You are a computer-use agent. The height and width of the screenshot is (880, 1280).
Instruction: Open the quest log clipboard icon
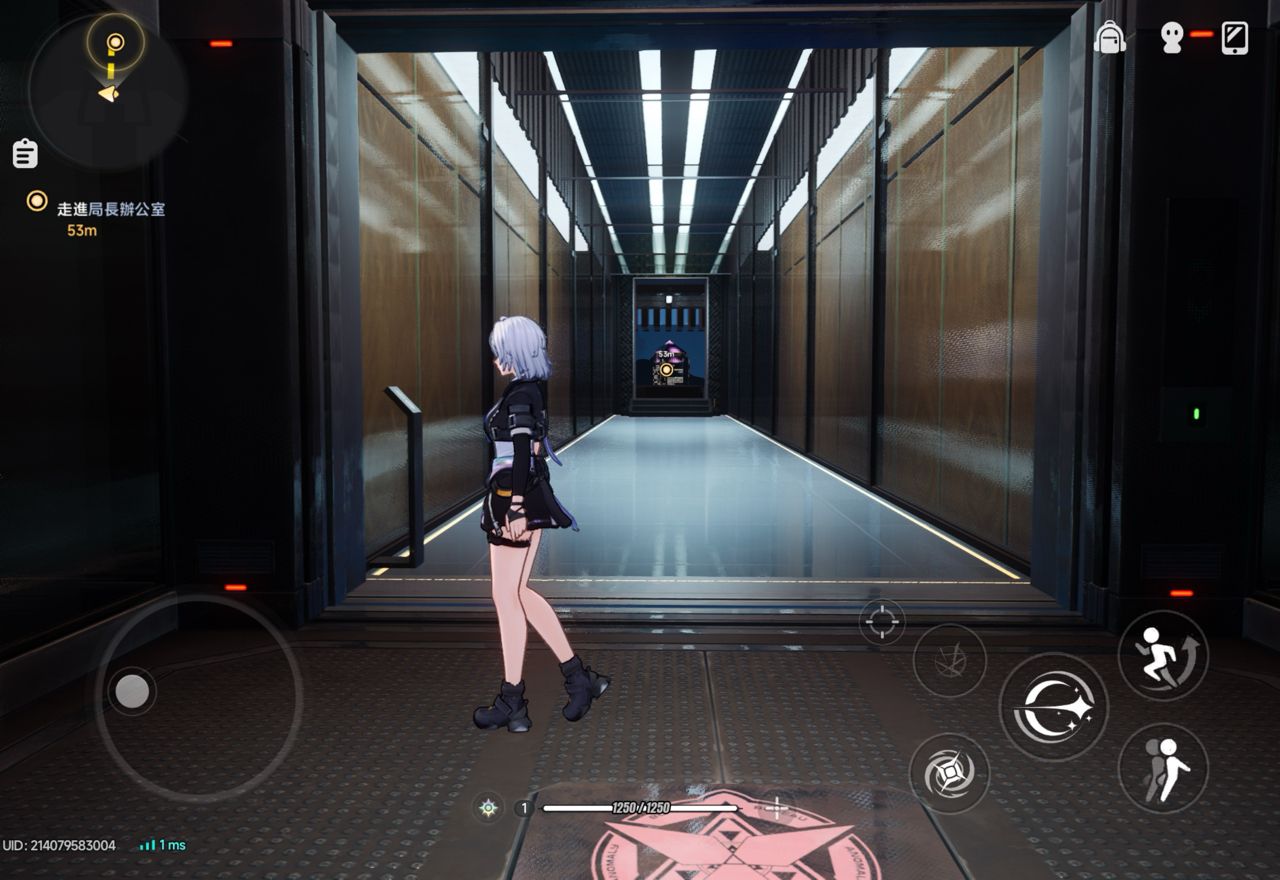(25, 153)
